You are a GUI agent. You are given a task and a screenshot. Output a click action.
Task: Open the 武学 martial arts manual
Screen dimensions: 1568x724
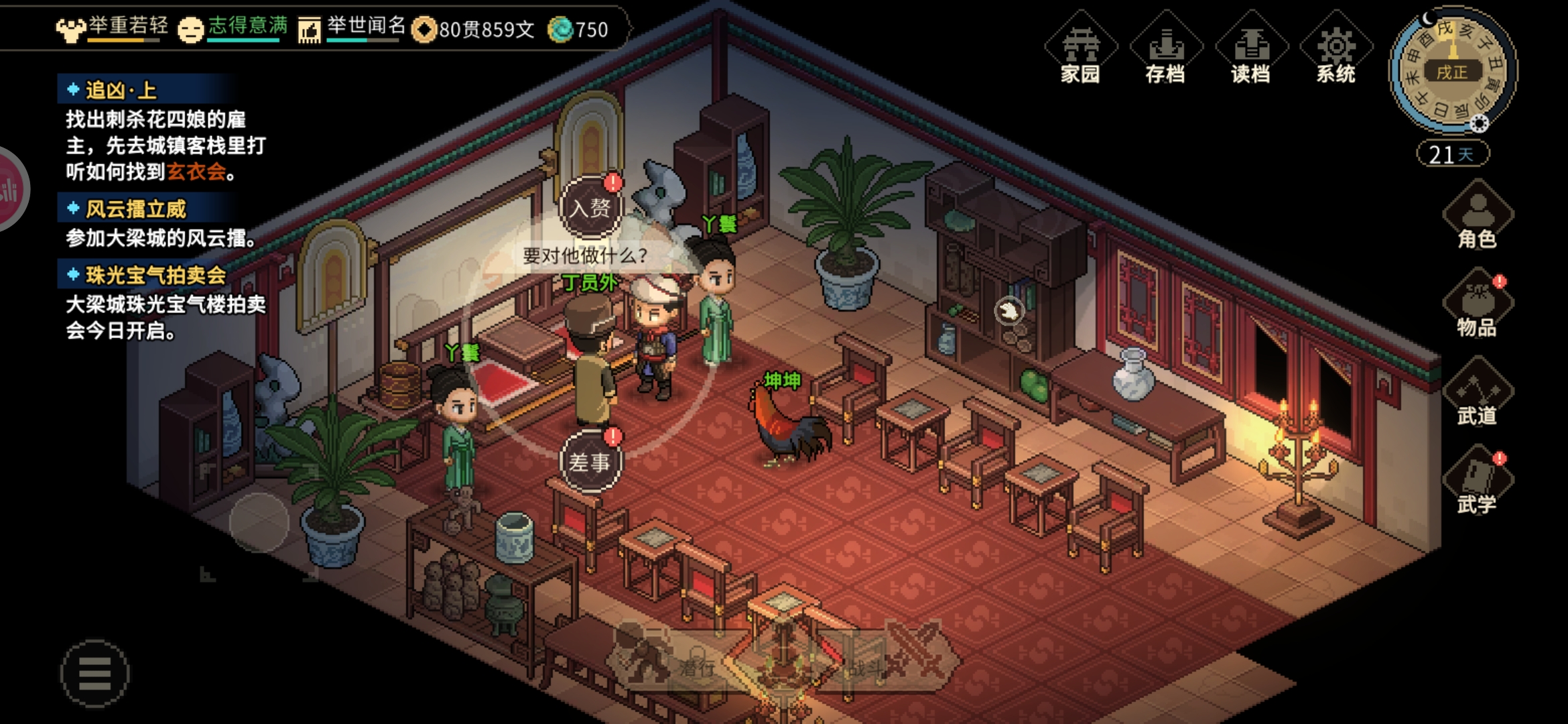(x=1477, y=481)
